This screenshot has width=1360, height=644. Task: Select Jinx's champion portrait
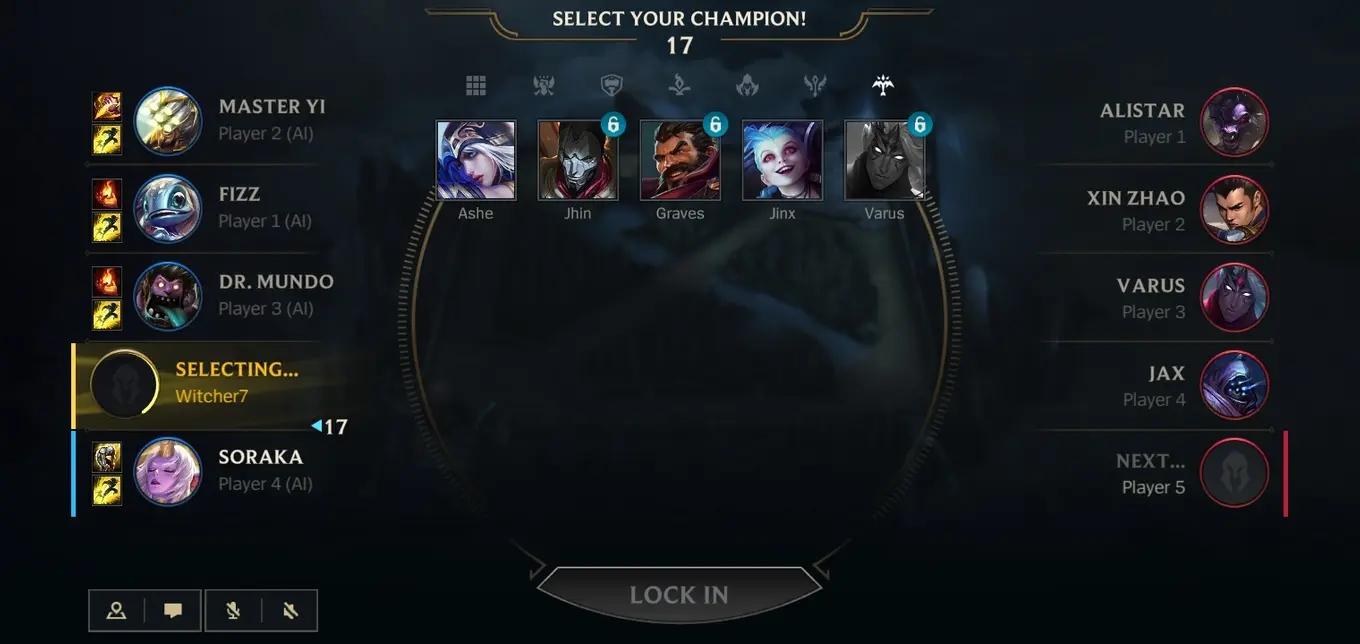point(782,161)
